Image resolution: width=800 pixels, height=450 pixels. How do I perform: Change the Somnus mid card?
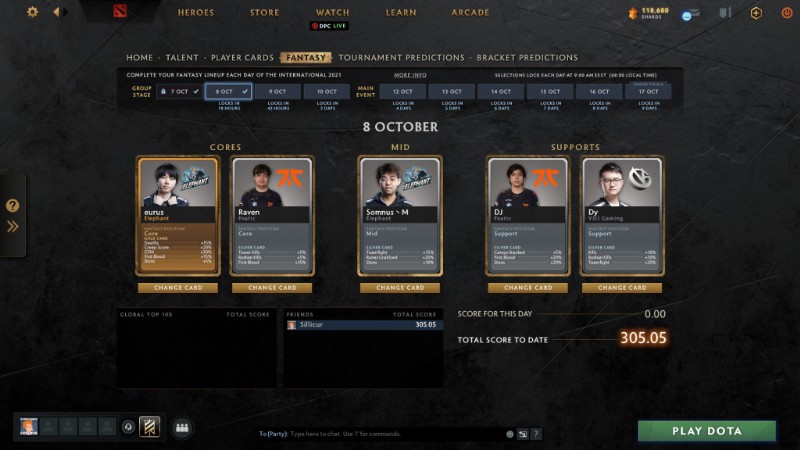click(x=400, y=287)
